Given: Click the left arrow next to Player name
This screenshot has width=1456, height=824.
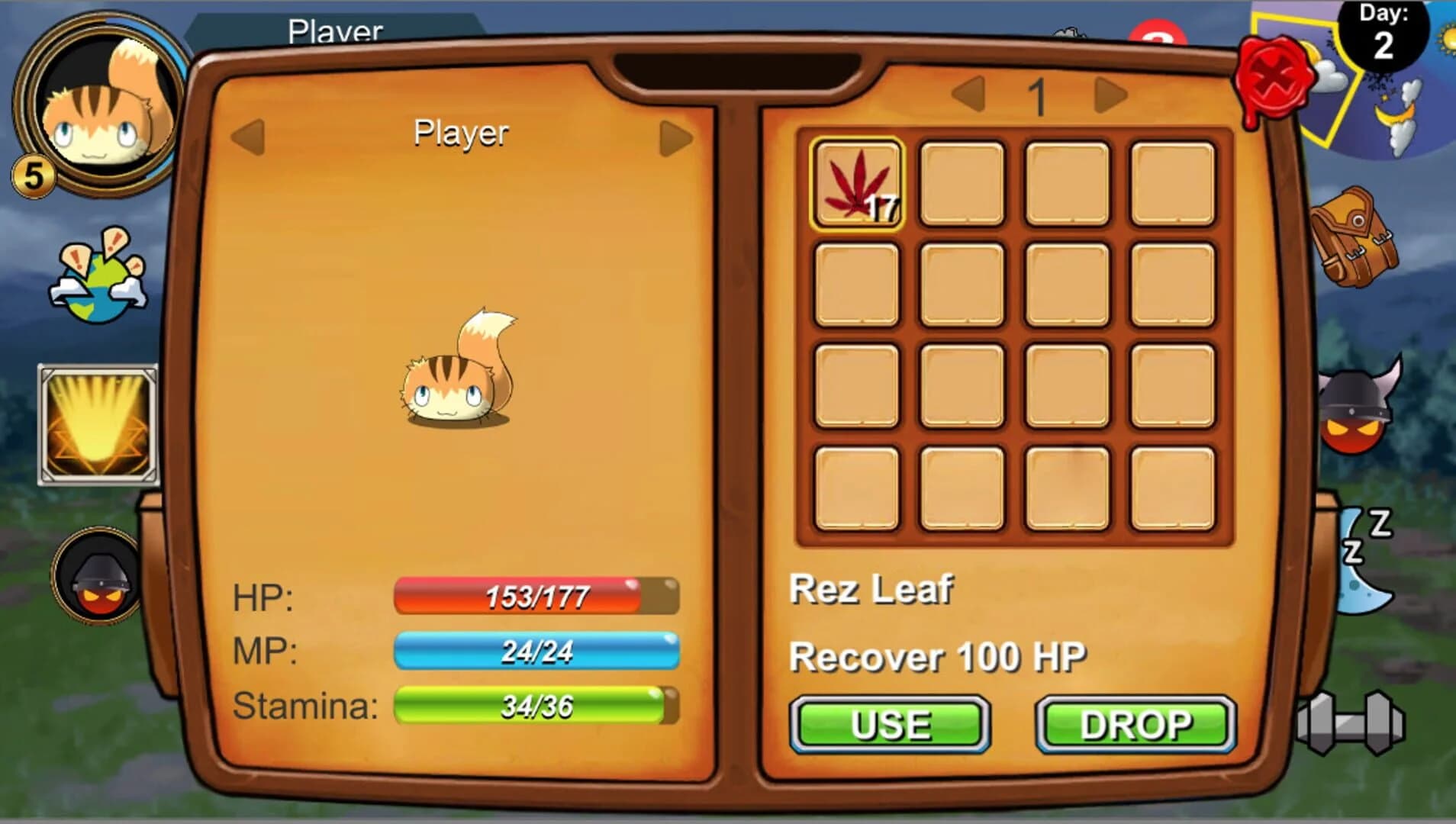Looking at the screenshot, I should tap(244, 134).
